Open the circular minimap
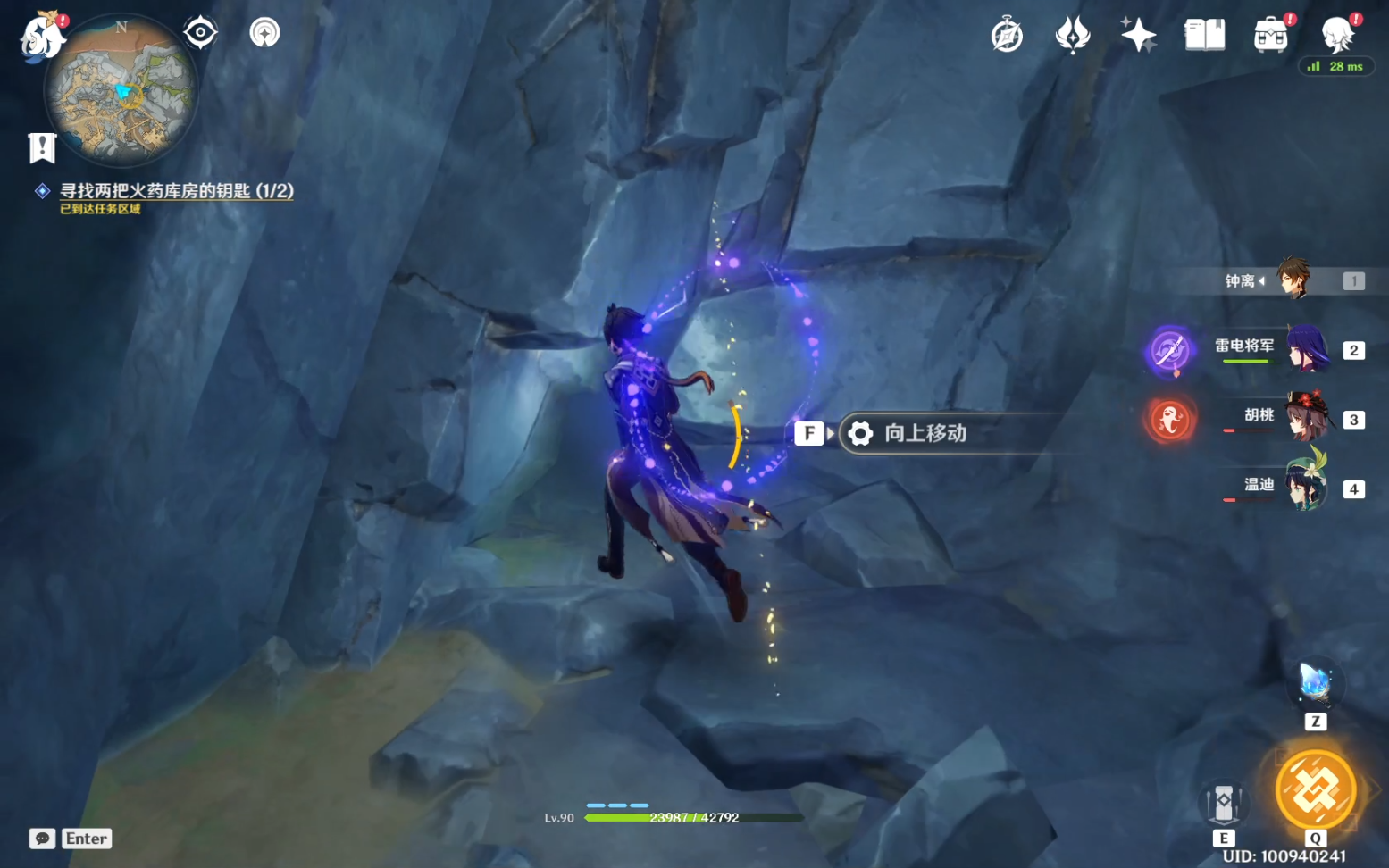Screen dimensions: 1389x868 121,91
